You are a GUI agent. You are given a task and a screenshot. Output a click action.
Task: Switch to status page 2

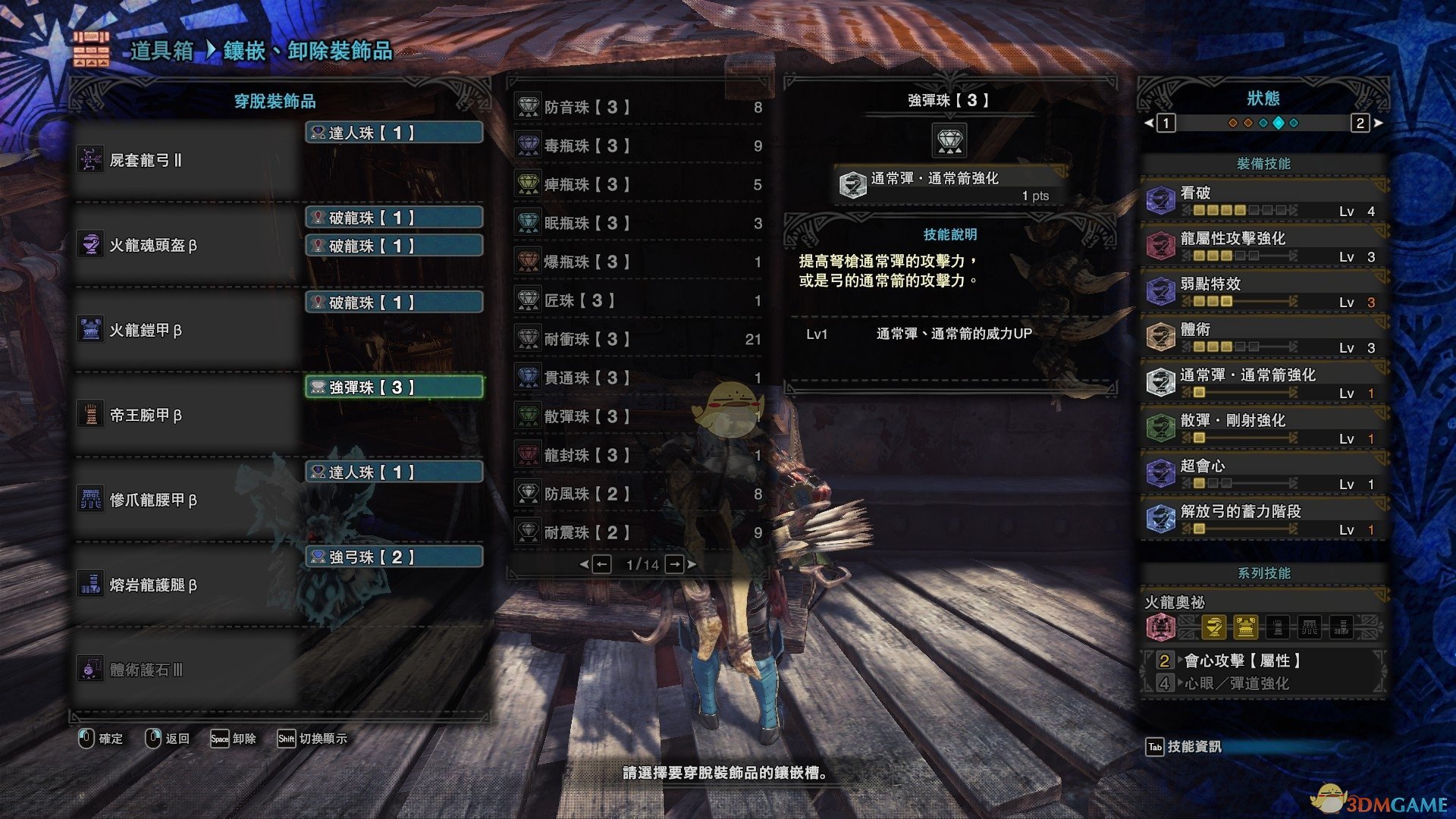1360,123
